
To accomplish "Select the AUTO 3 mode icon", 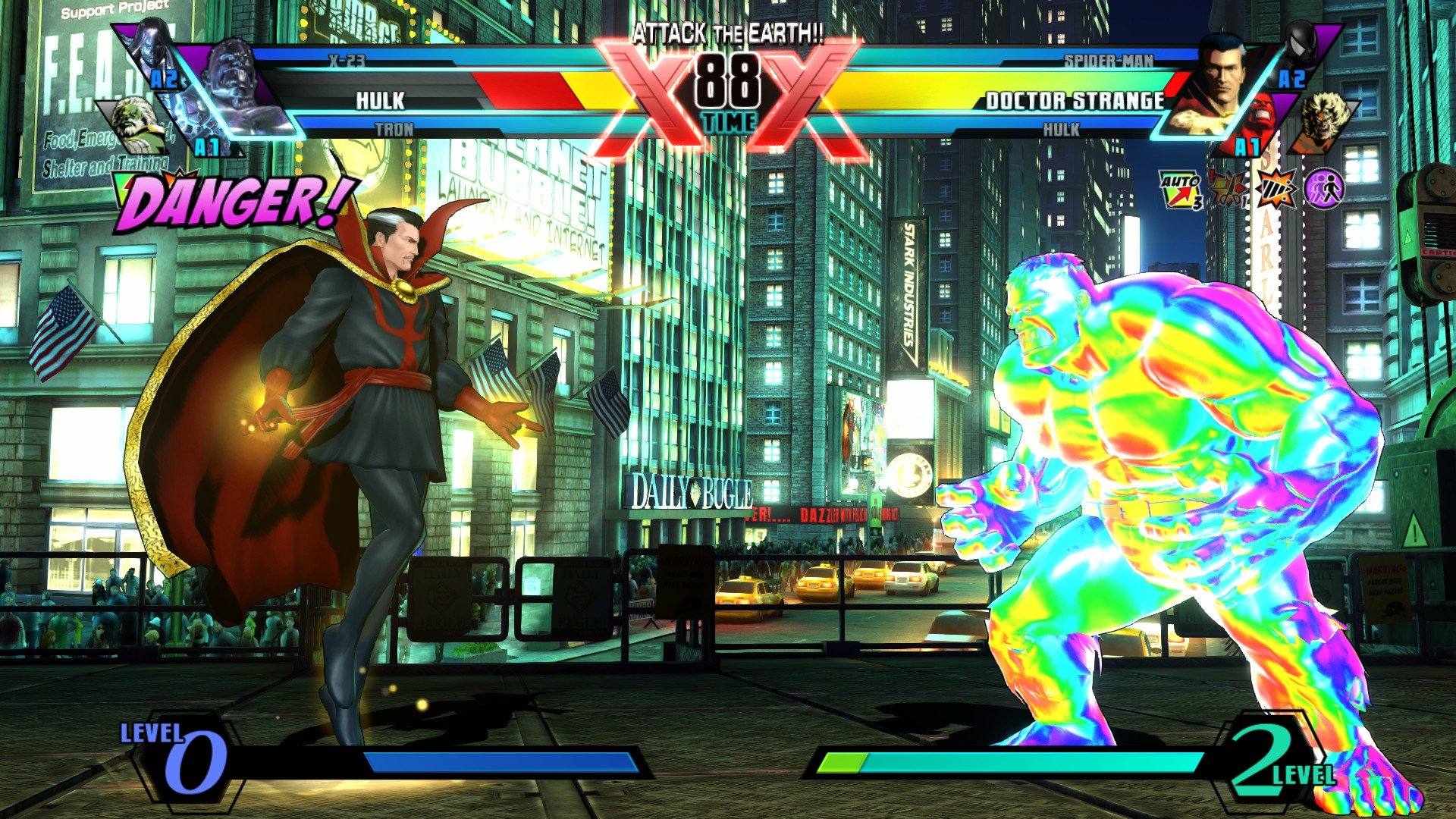I will point(1181,188).
